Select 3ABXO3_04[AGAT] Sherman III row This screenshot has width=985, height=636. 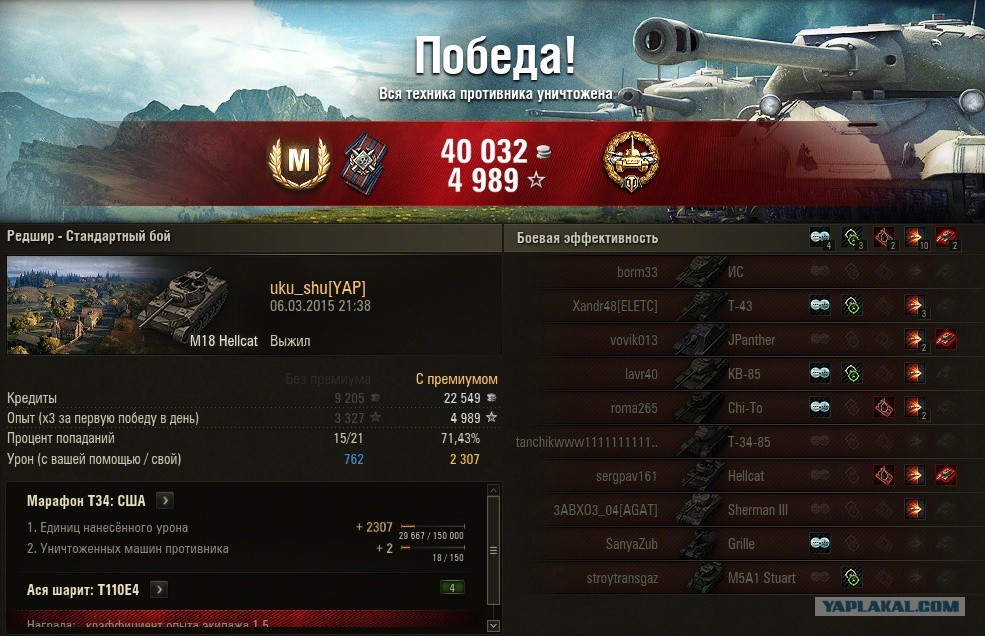coord(606,510)
